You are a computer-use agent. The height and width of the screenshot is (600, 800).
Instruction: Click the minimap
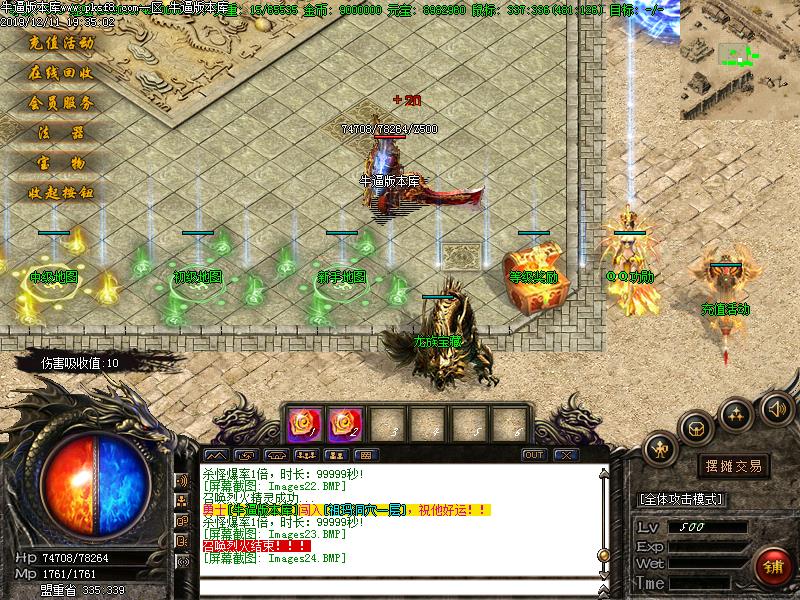point(739,61)
